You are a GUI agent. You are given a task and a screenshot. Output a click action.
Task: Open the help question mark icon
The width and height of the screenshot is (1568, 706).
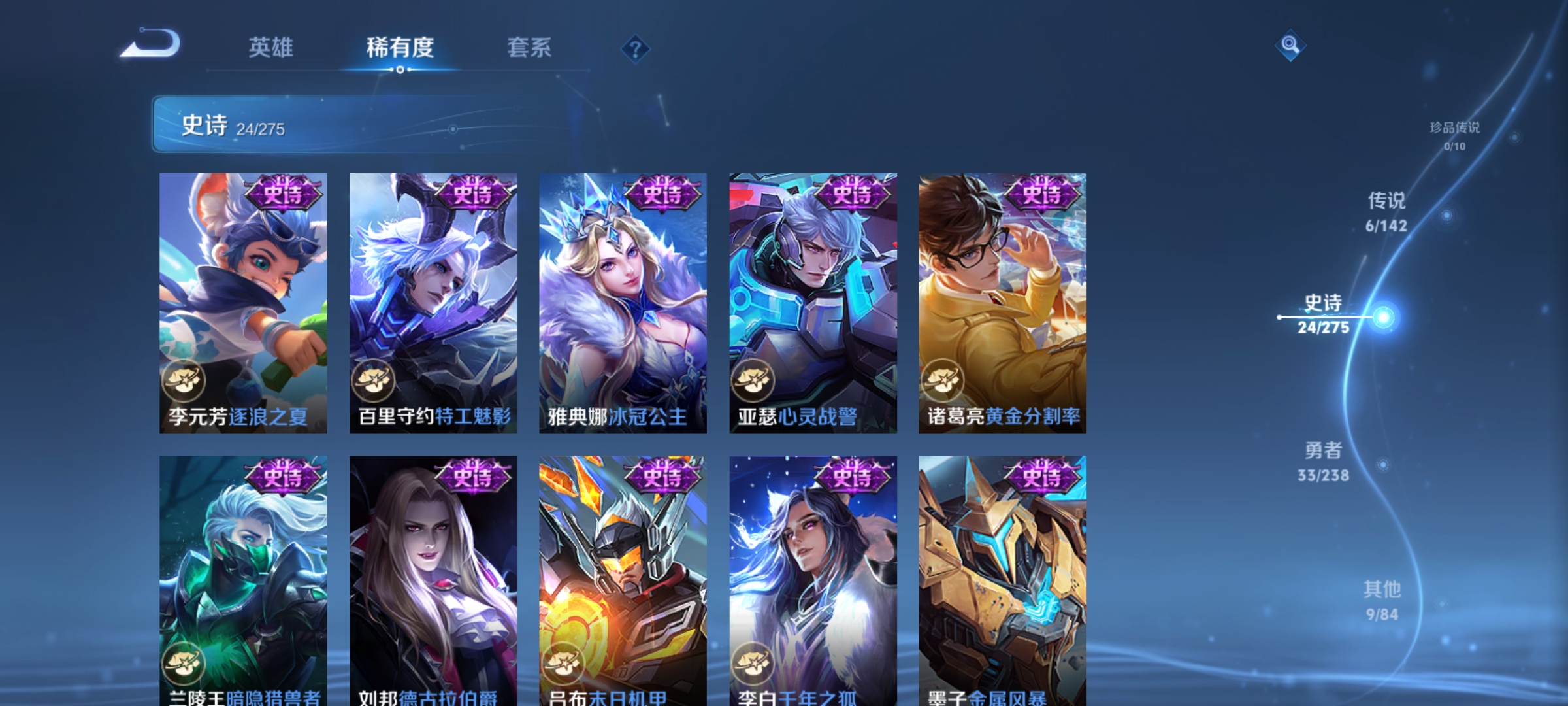pyautogui.click(x=634, y=49)
